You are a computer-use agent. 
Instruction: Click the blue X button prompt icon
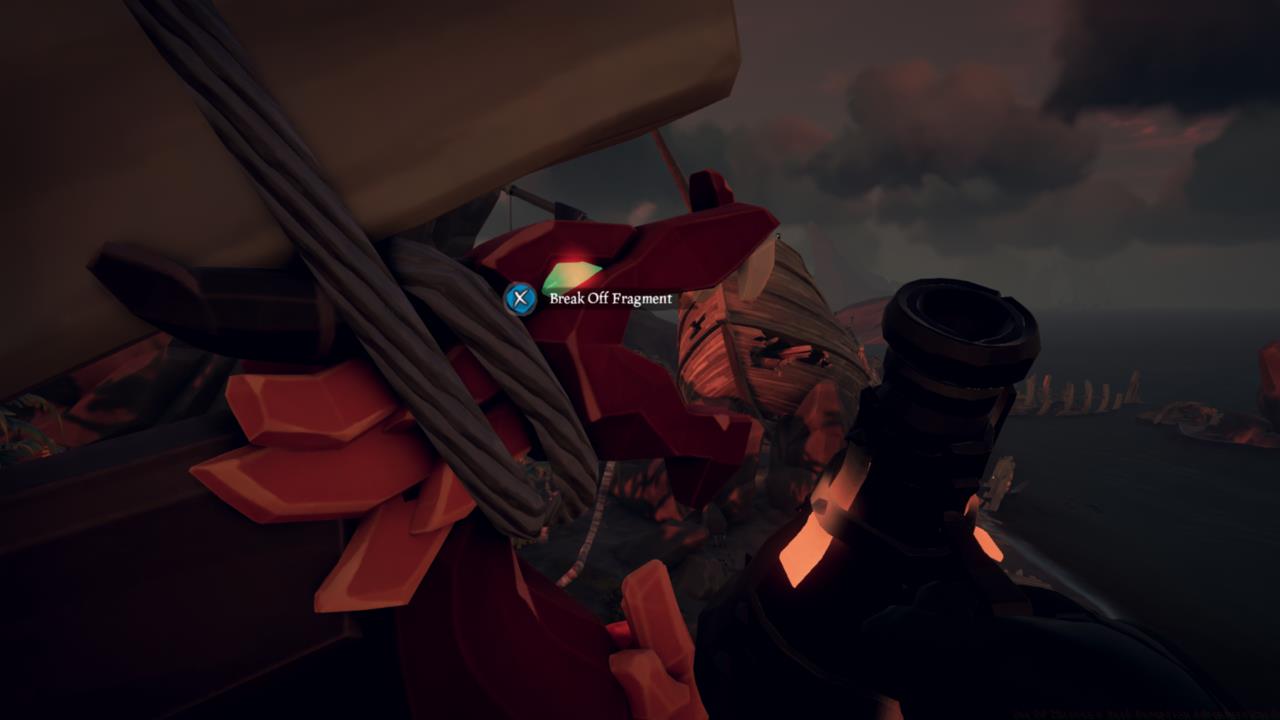coord(519,297)
